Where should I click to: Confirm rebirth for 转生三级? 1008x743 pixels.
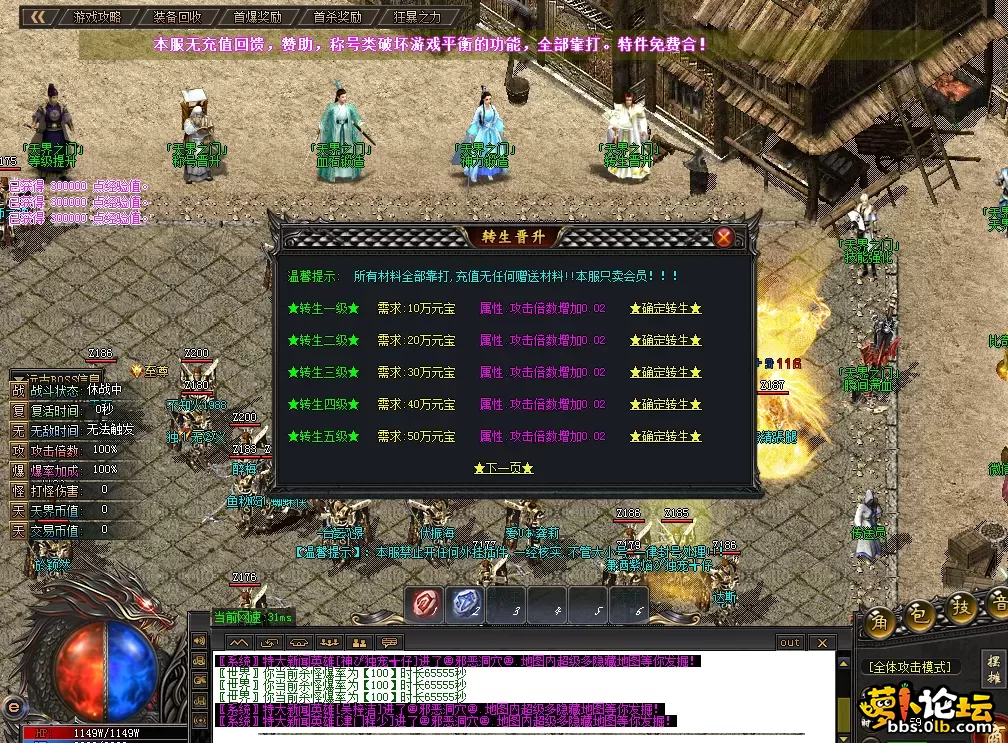coord(665,373)
